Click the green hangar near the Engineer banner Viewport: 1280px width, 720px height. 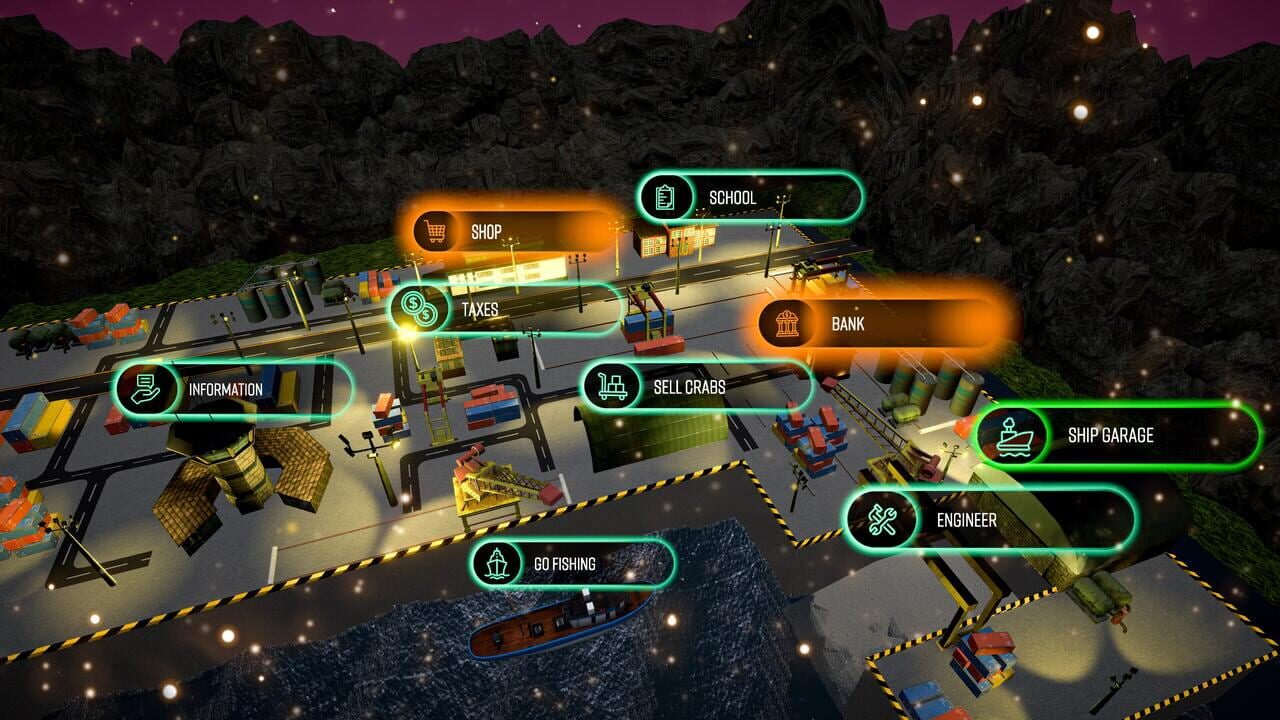(1040, 560)
